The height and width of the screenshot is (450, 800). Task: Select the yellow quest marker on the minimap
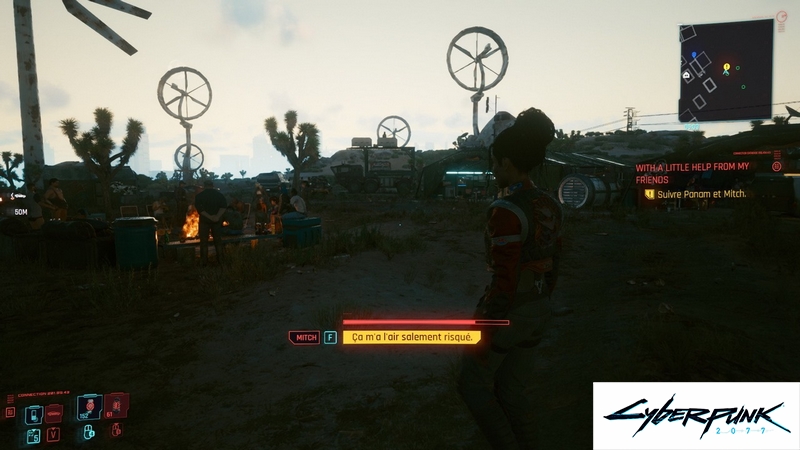[x=727, y=67]
